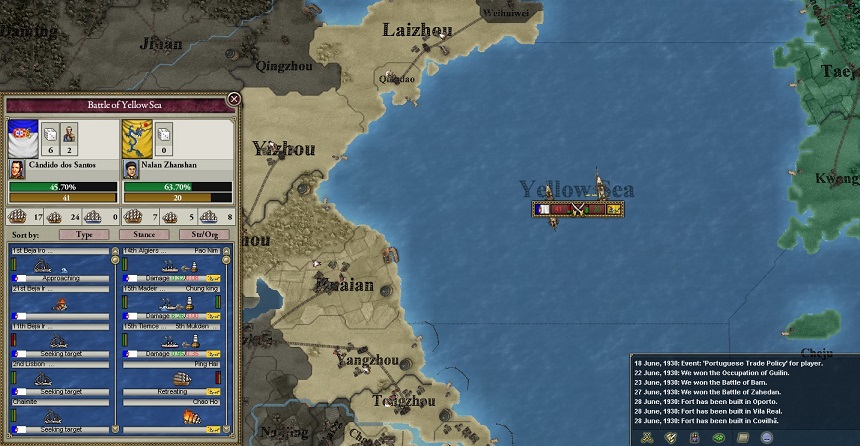The width and height of the screenshot is (860, 446).
Task: Click the green leaf log filter icon
Action: pyautogui.click(x=719, y=437)
